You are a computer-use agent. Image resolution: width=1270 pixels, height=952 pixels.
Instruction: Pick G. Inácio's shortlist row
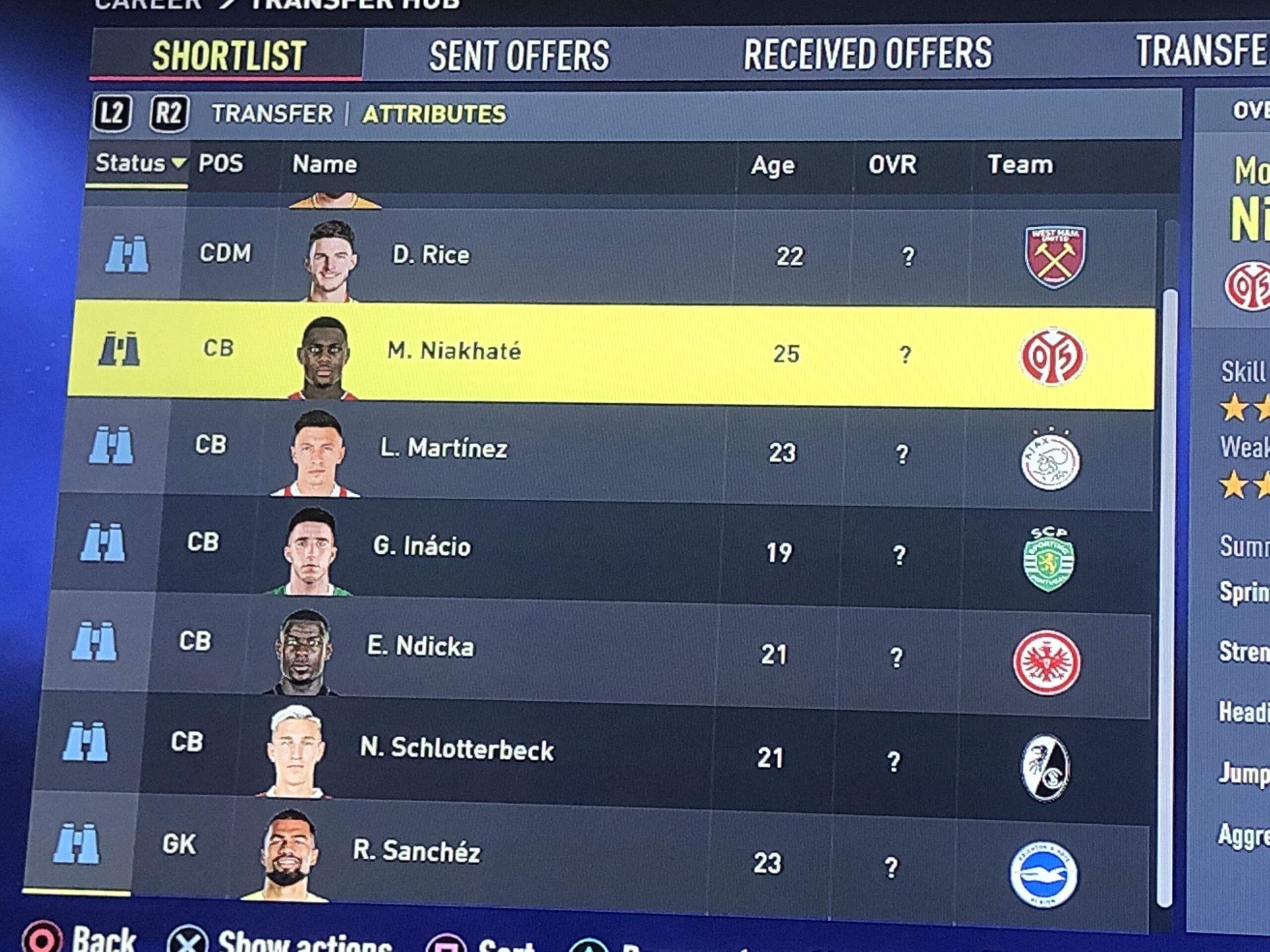tap(421, 546)
